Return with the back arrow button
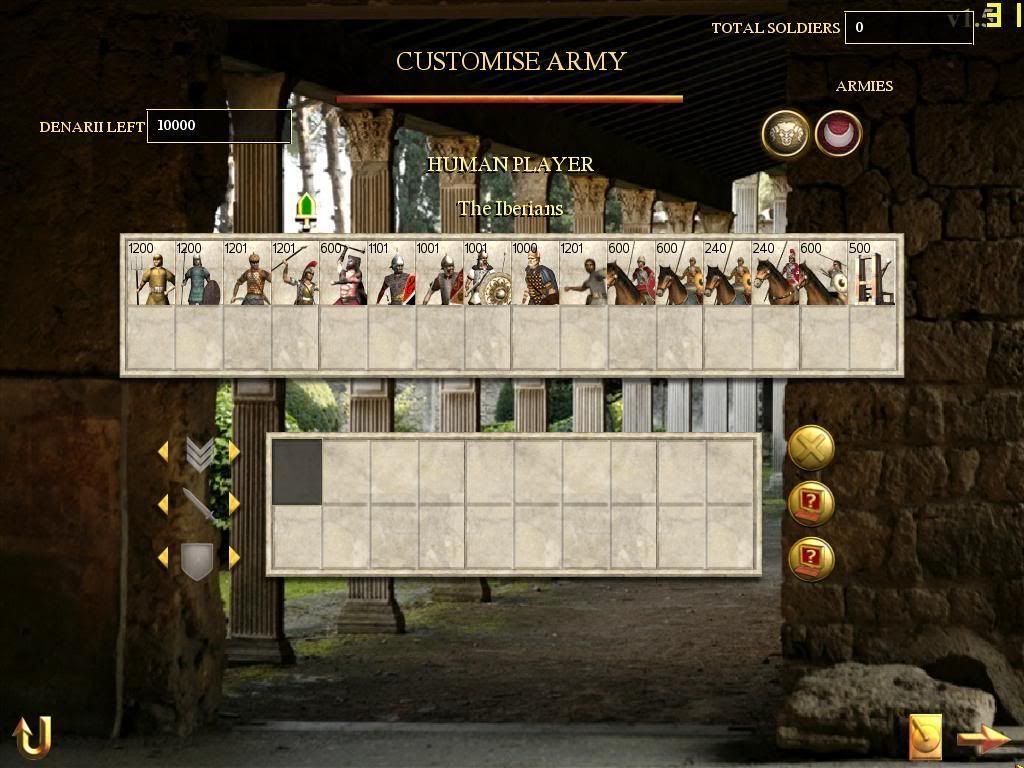The width and height of the screenshot is (1024, 768). coord(31,737)
